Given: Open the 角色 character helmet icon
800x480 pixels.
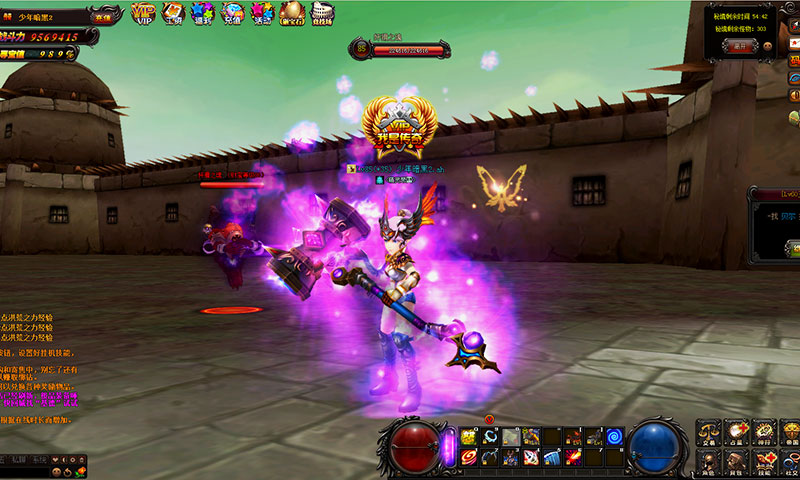Looking at the screenshot, I should click(x=709, y=460).
